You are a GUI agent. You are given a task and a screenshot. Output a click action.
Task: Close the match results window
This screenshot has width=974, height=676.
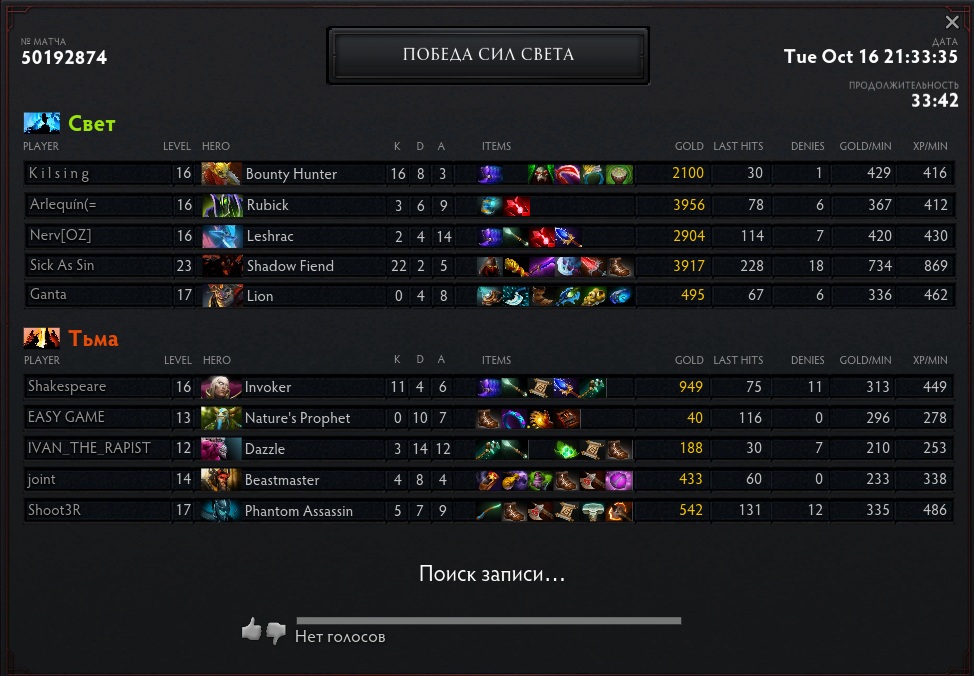coord(951,22)
